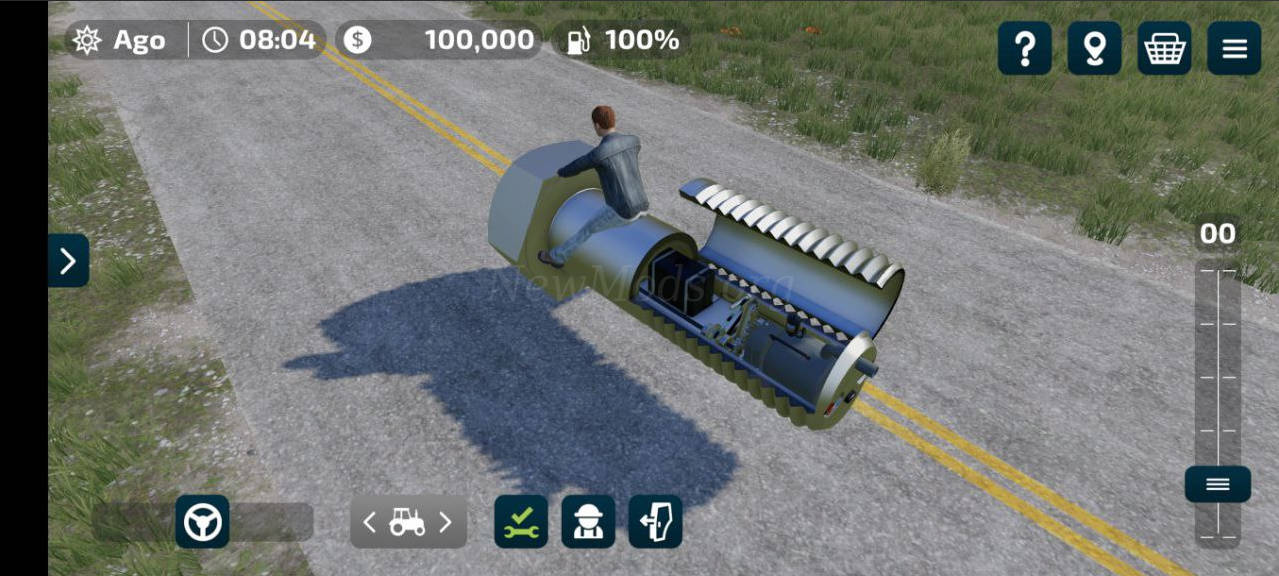The image size is (1279, 576).
Task: Switch to the next vehicle arrow
Action: click(x=446, y=522)
